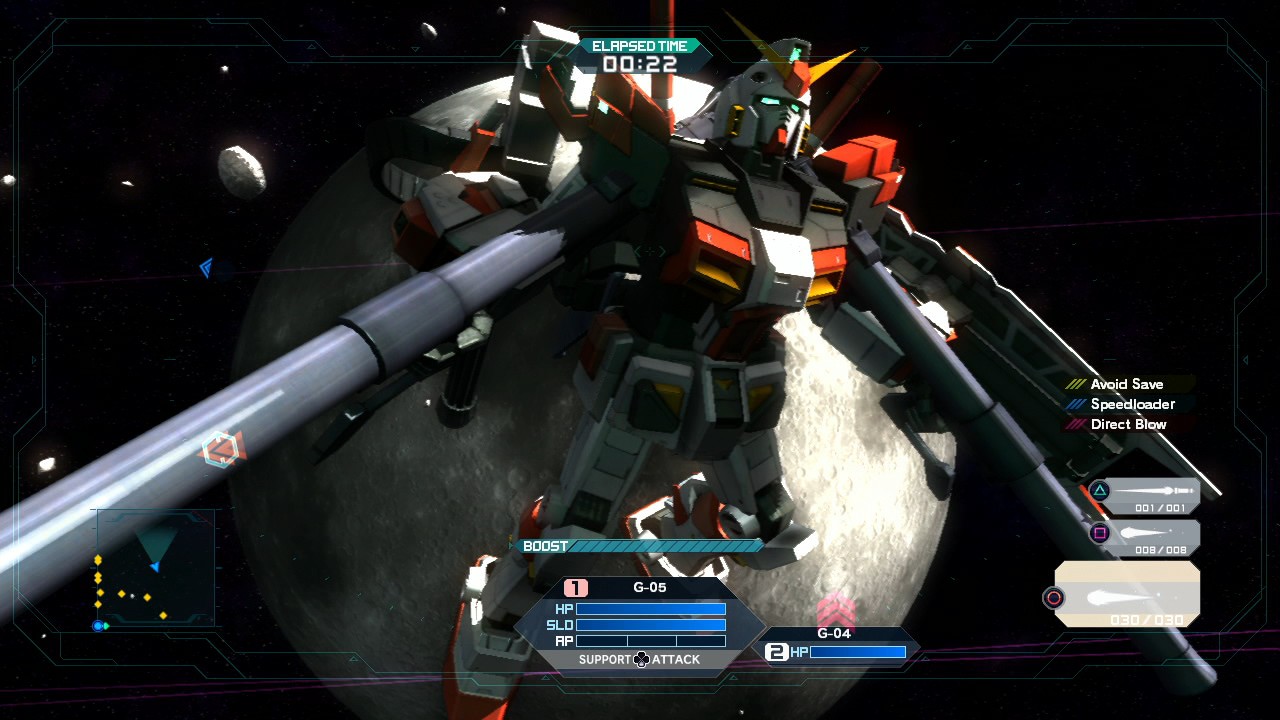Viewport: 1280px width, 720px height.
Task: Pick the Speedloader skill entry
Action: (x=1132, y=404)
